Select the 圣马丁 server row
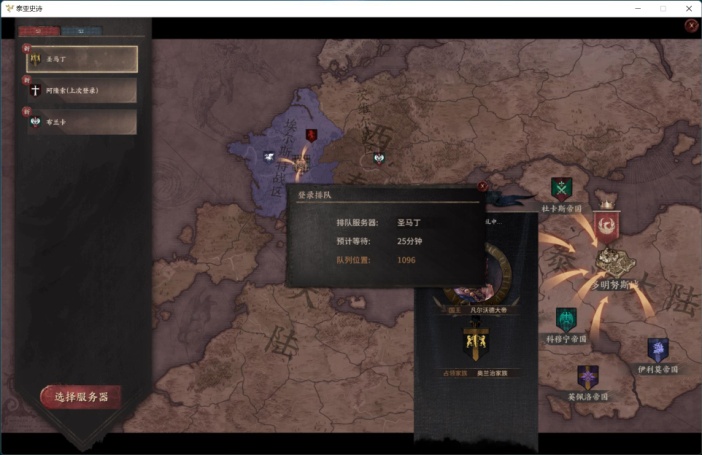This screenshot has height=455, width=702. point(82,59)
